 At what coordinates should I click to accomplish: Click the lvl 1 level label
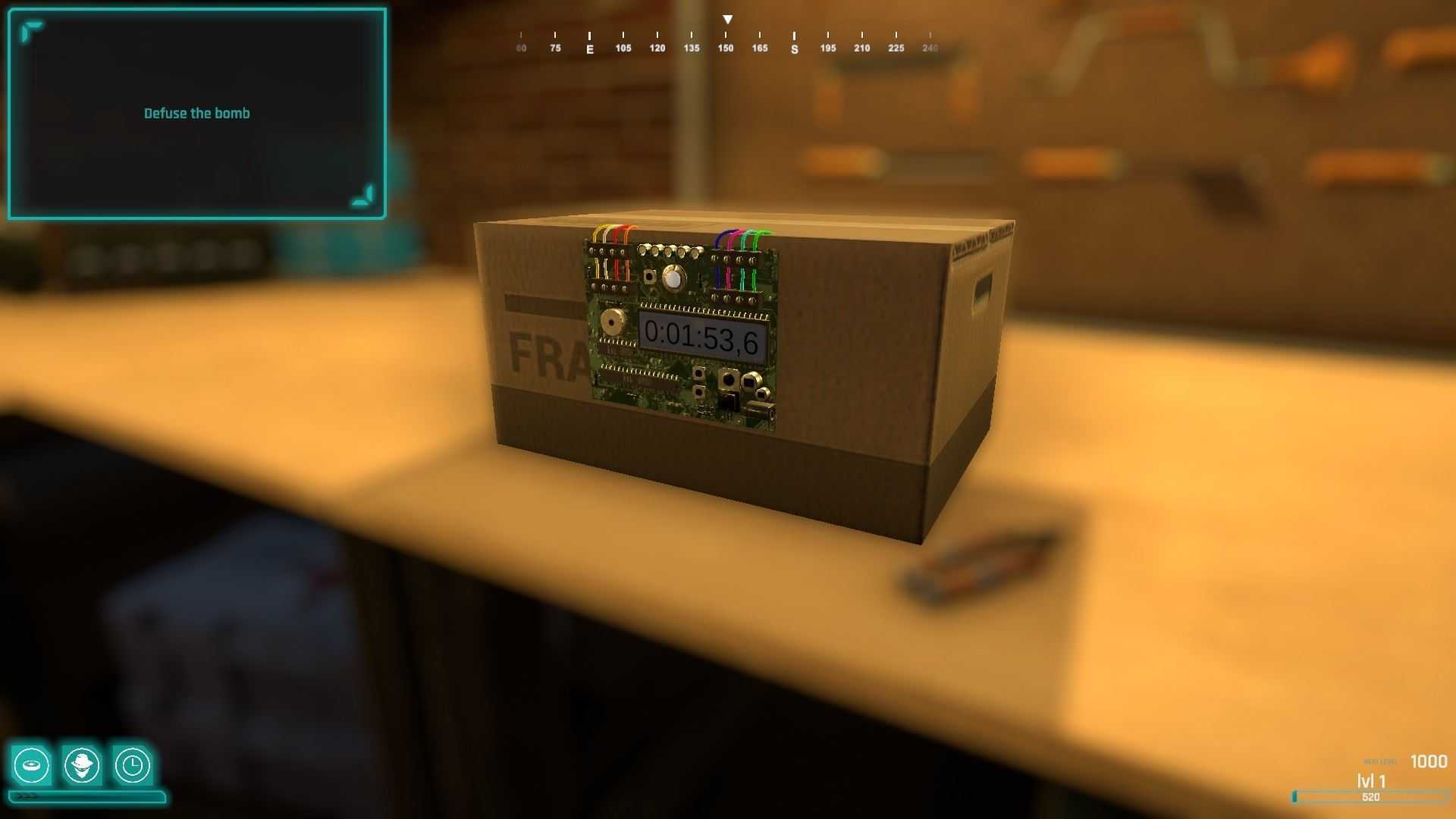coord(1370,780)
